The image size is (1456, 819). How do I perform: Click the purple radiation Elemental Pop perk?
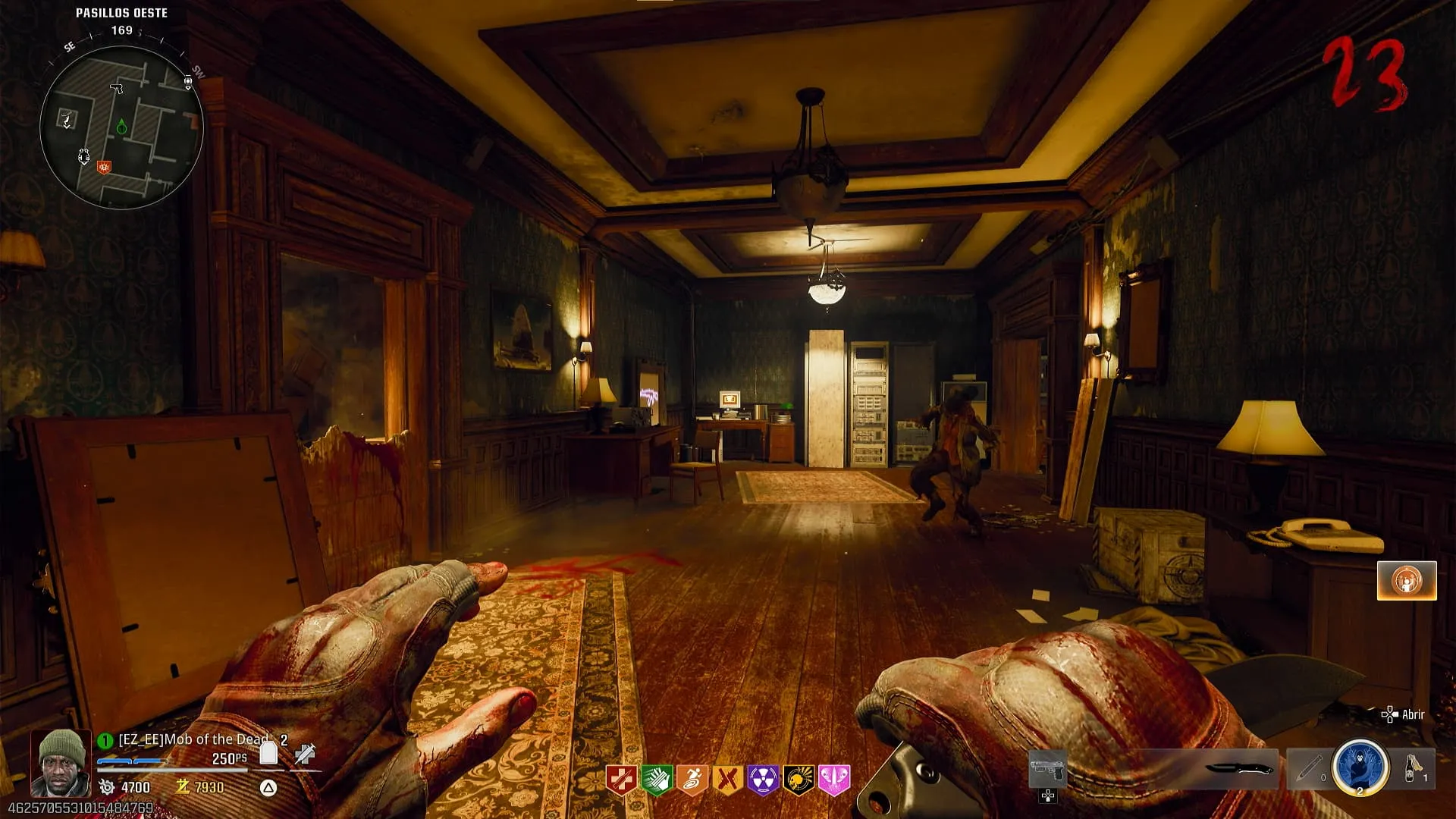(764, 780)
